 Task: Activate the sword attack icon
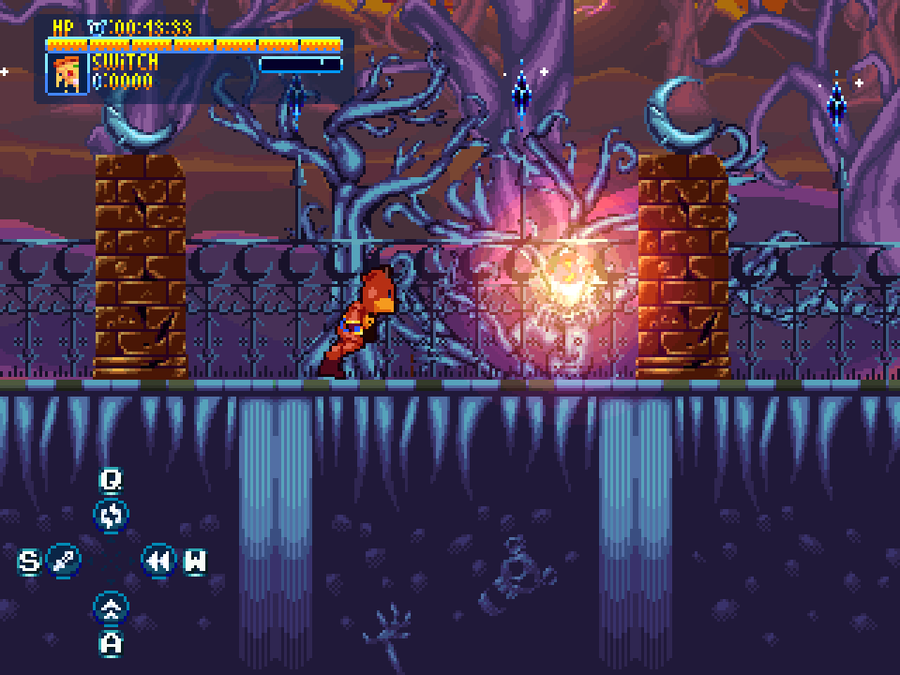click(x=63, y=560)
